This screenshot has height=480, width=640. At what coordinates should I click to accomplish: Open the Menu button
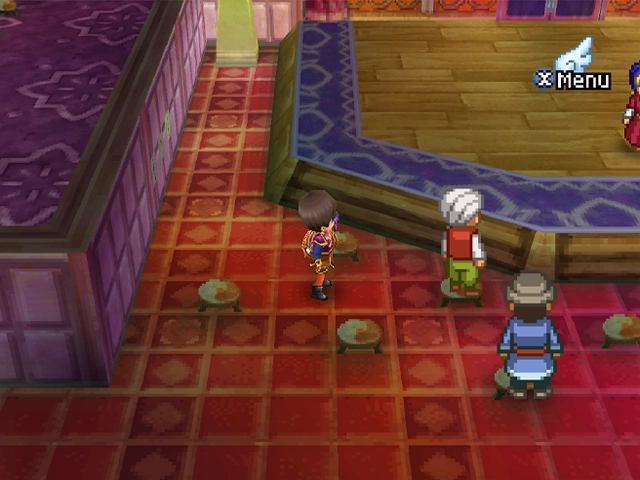point(572,79)
